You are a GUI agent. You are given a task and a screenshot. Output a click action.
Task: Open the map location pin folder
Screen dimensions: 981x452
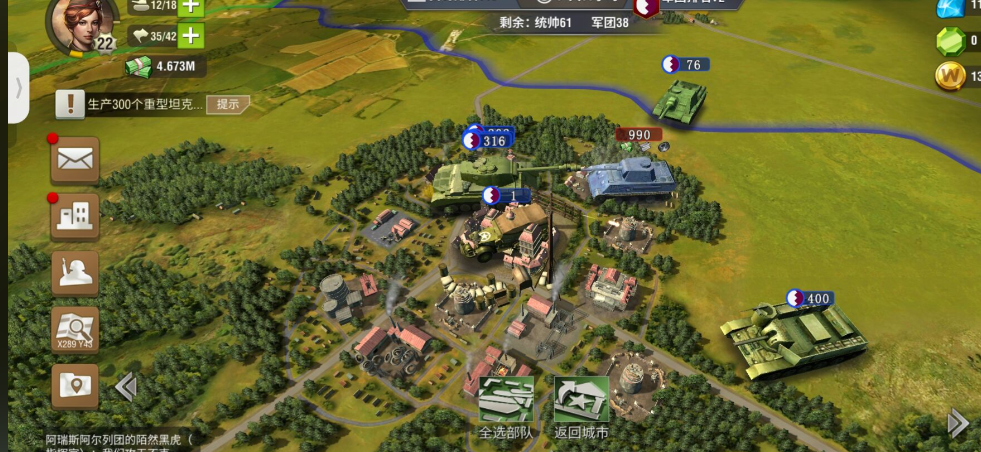(x=75, y=385)
